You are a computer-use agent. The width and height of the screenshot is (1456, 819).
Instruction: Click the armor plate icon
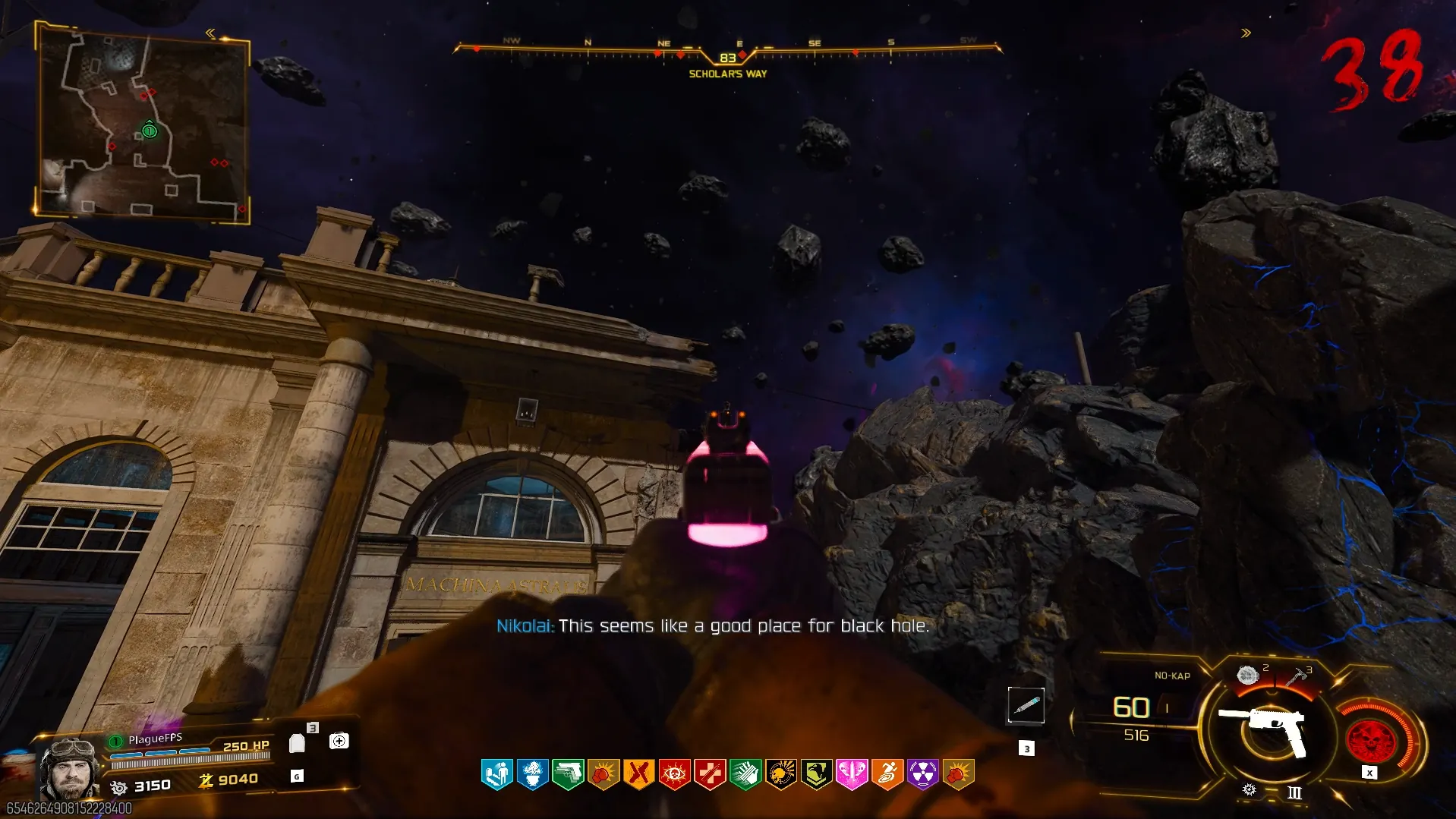coord(297,742)
